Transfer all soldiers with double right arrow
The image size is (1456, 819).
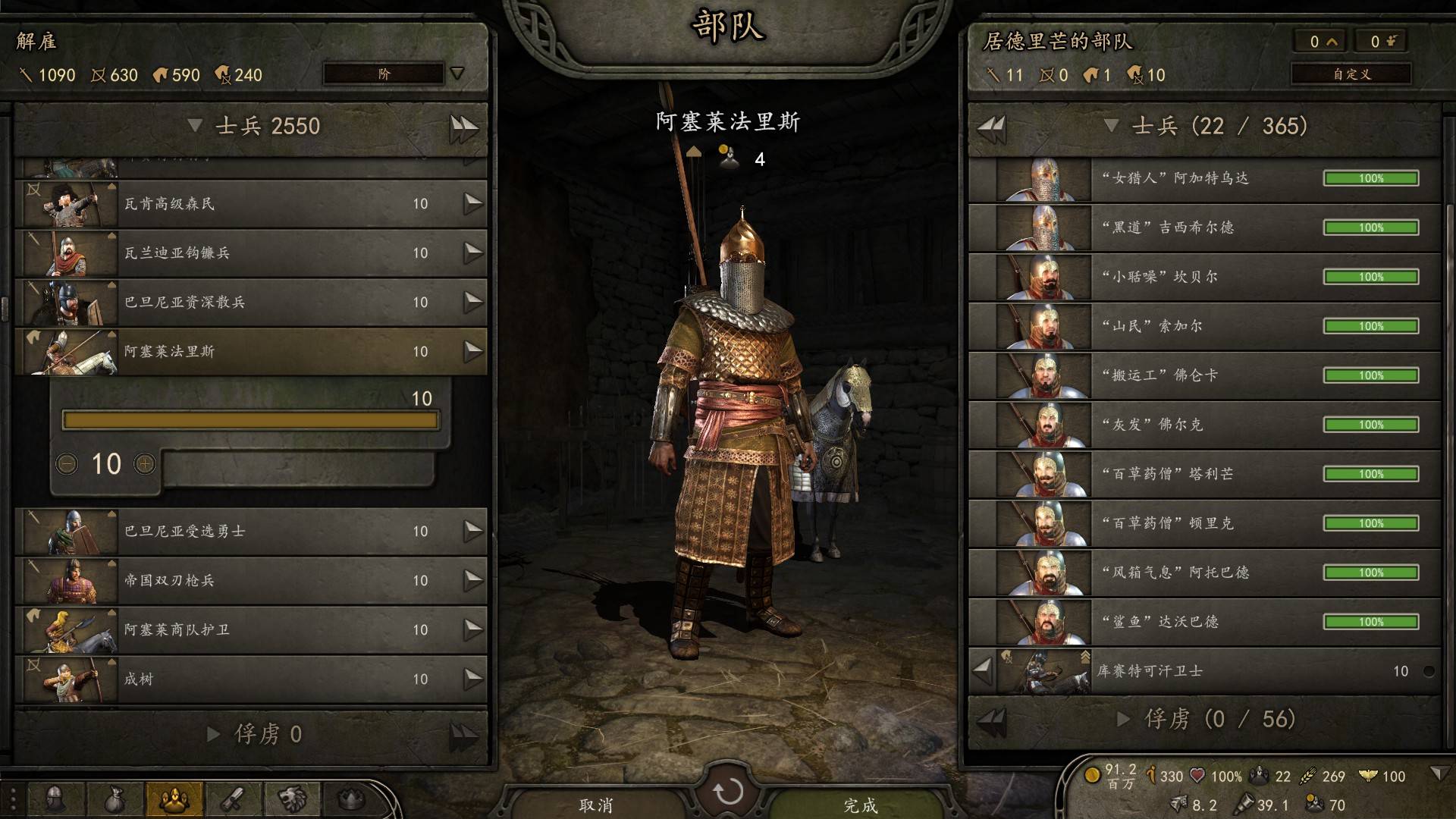coord(463,127)
